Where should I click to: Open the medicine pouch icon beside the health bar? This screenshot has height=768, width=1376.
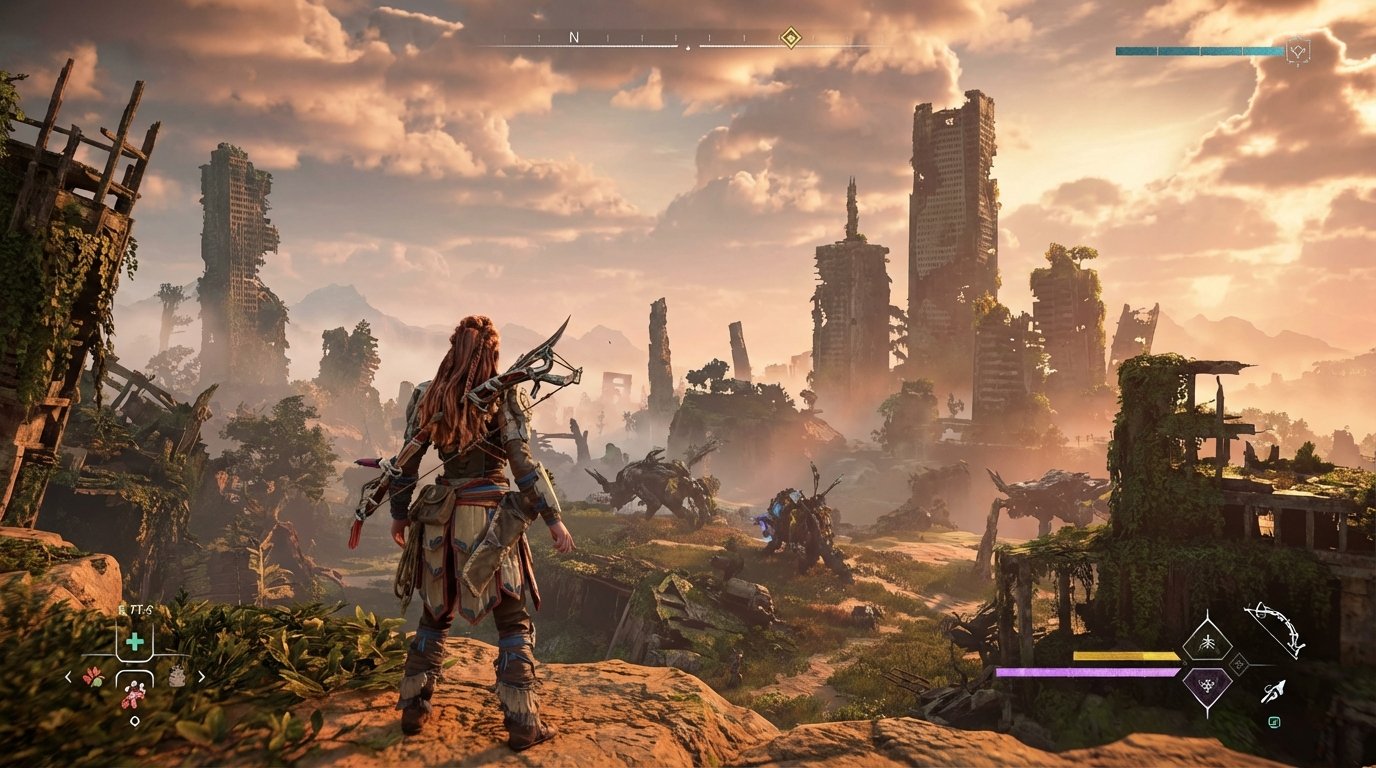1299,50
